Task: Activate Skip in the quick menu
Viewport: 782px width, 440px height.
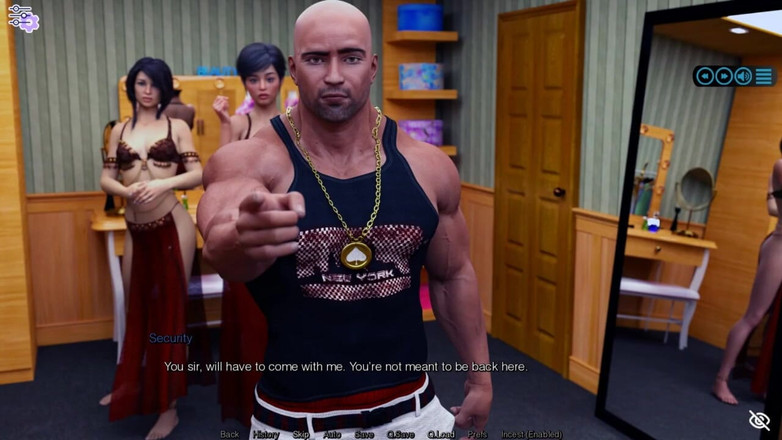Action: coord(301,435)
